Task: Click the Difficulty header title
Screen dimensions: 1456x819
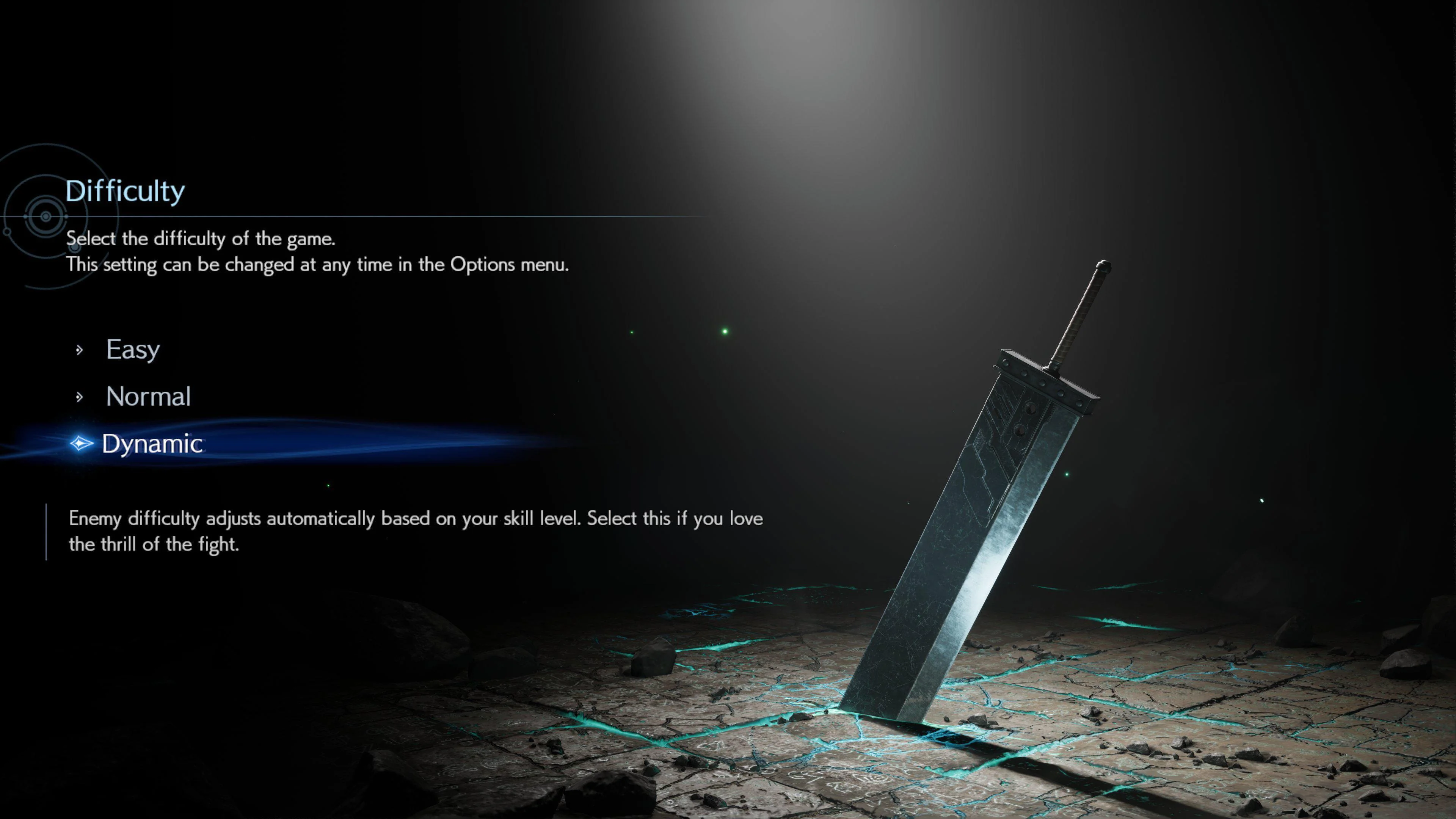Action: tap(125, 190)
